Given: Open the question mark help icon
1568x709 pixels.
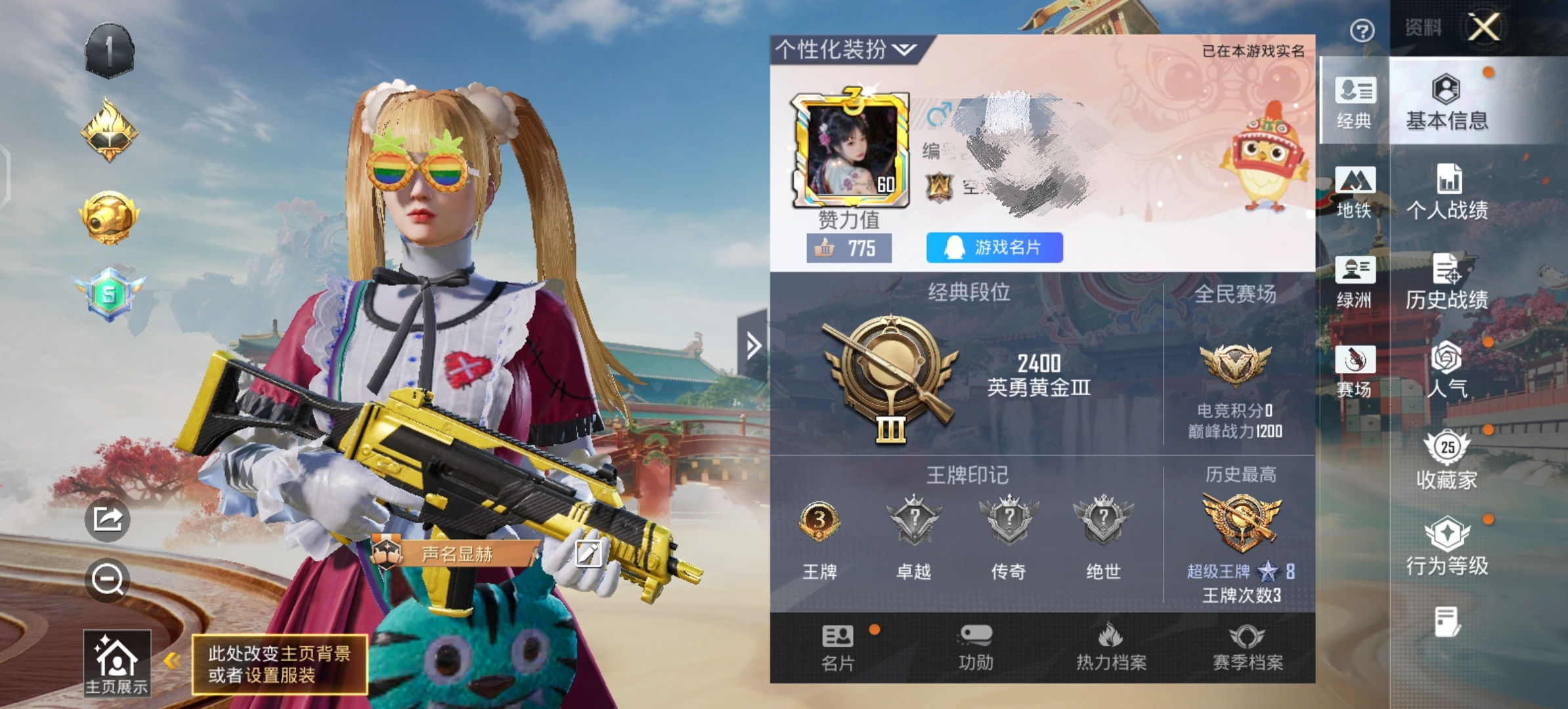Looking at the screenshot, I should pos(1362,30).
